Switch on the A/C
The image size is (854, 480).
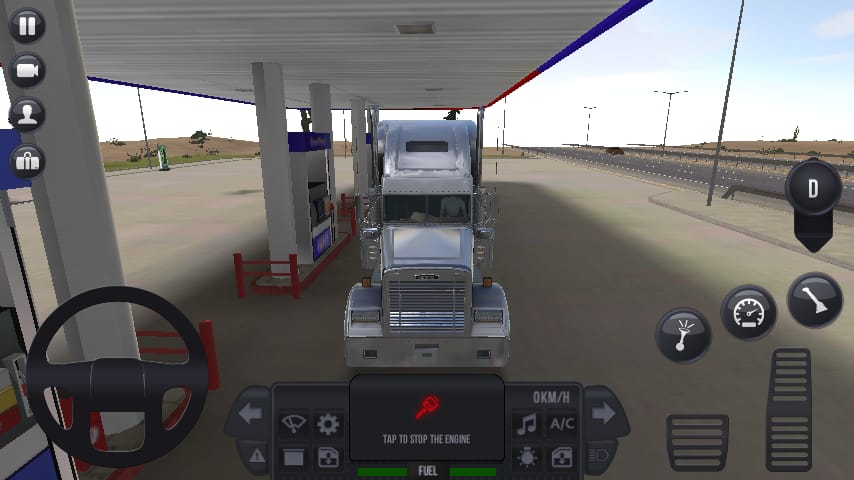pyautogui.click(x=561, y=423)
